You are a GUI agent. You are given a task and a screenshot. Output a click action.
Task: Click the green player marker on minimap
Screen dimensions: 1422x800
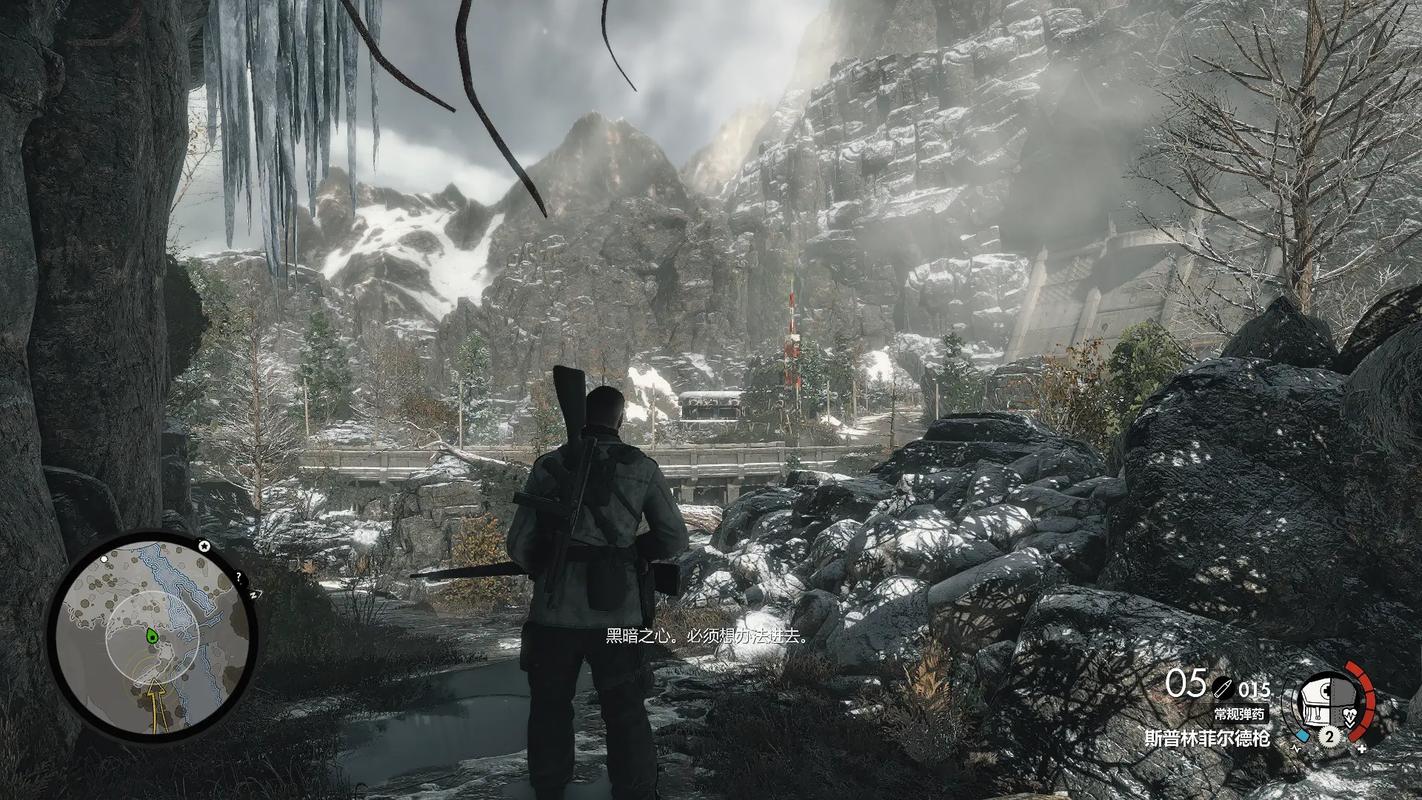pyautogui.click(x=152, y=635)
